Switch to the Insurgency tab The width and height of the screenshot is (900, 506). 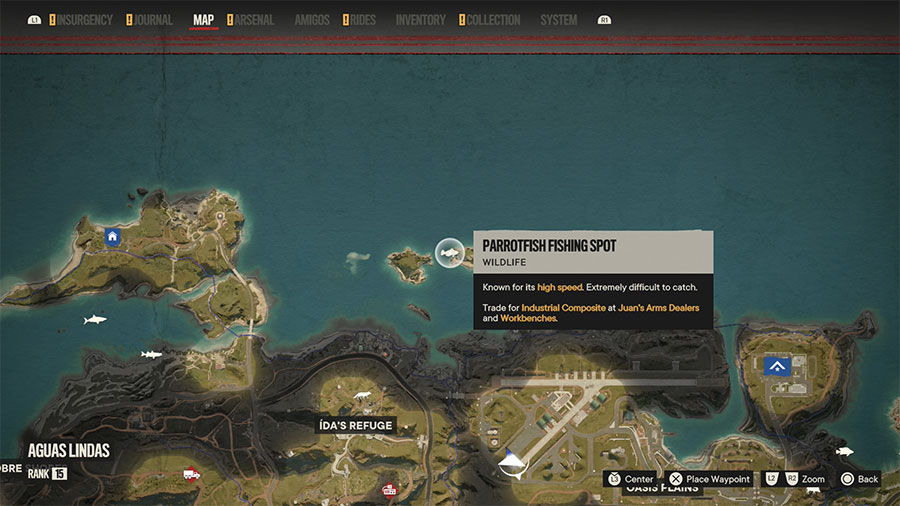pos(84,20)
